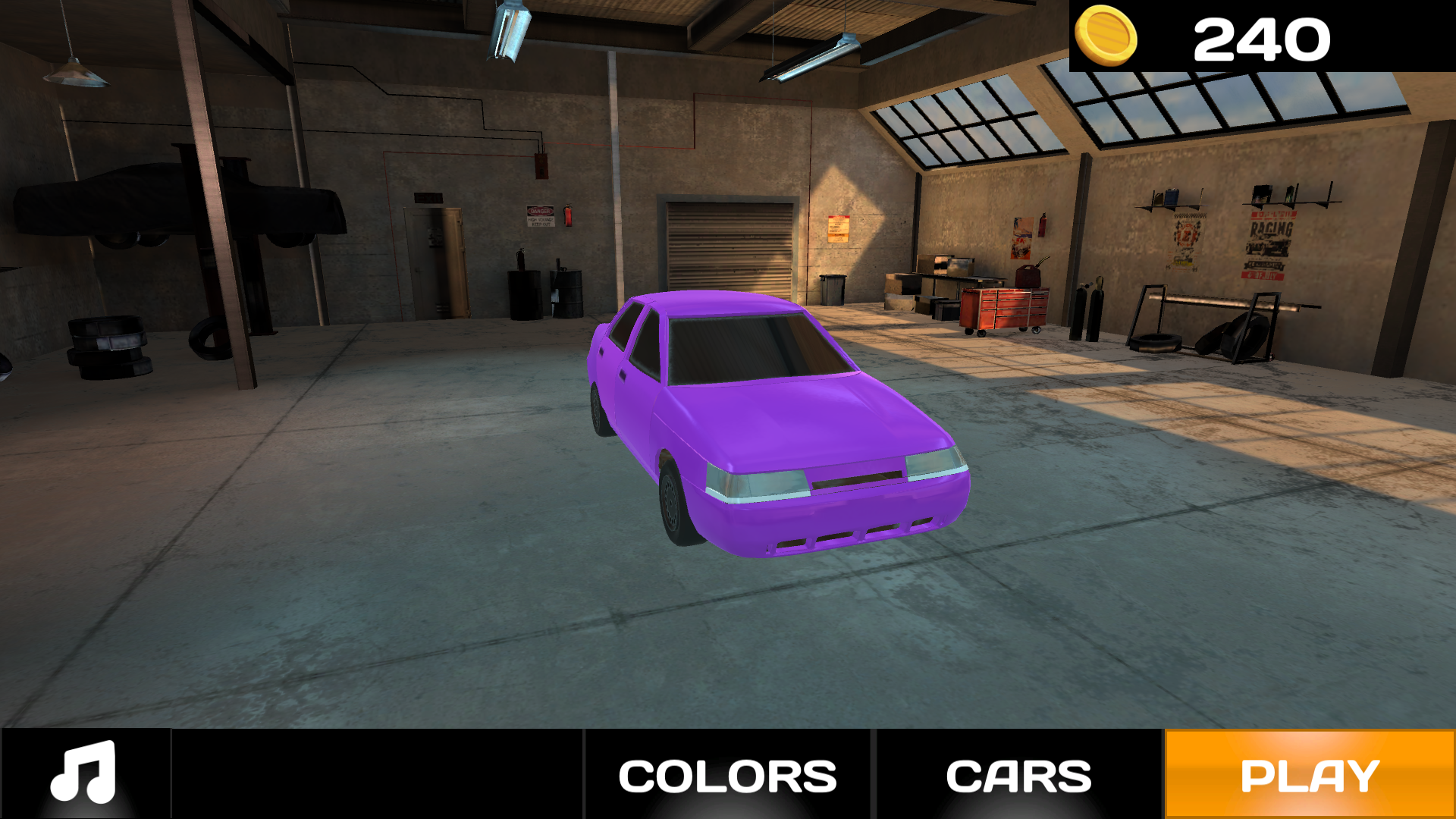Screen dimensions: 1456x819
Task: Click the gold coin icon
Action: pyautogui.click(x=1106, y=36)
